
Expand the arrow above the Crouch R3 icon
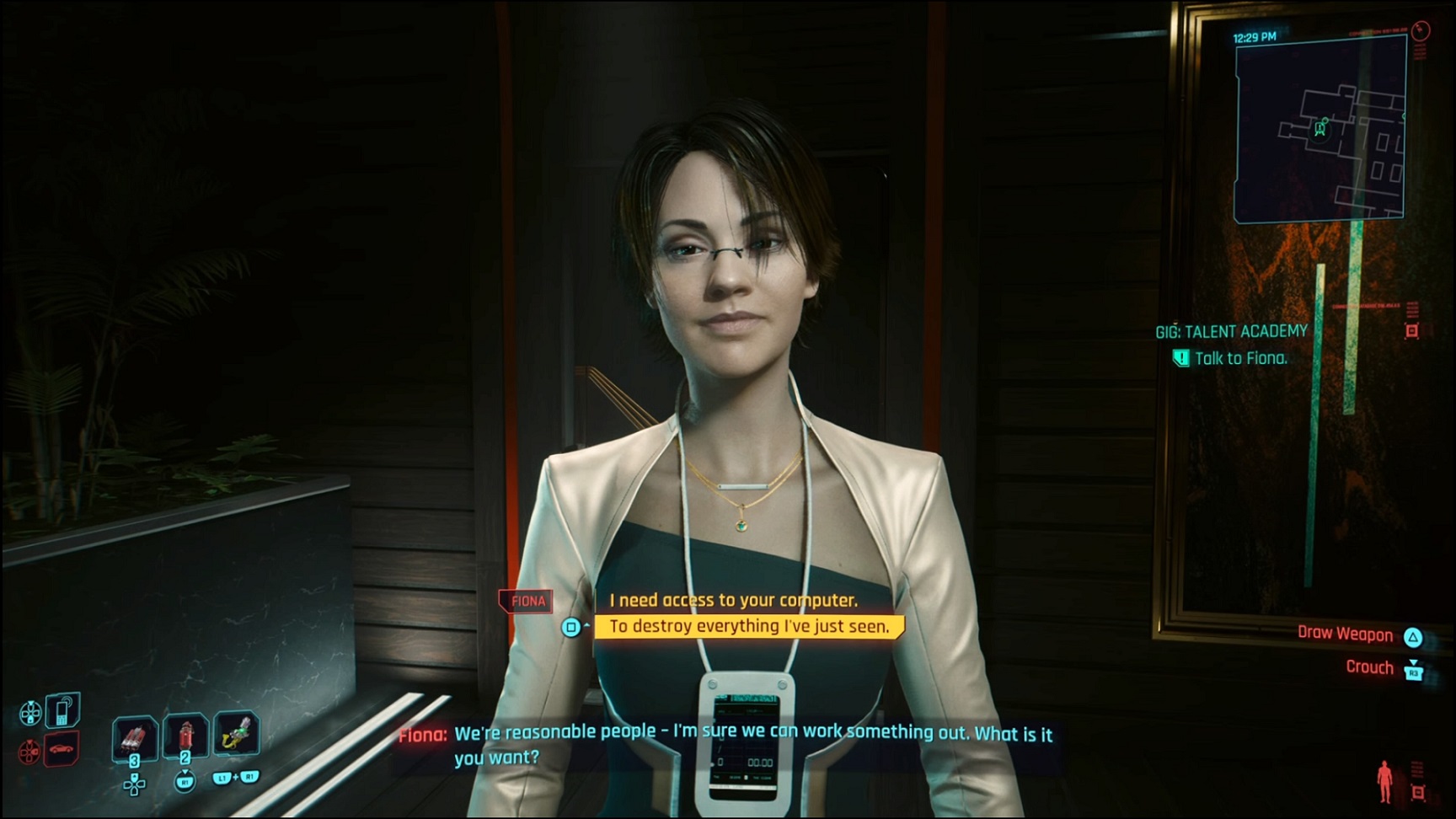(1412, 661)
